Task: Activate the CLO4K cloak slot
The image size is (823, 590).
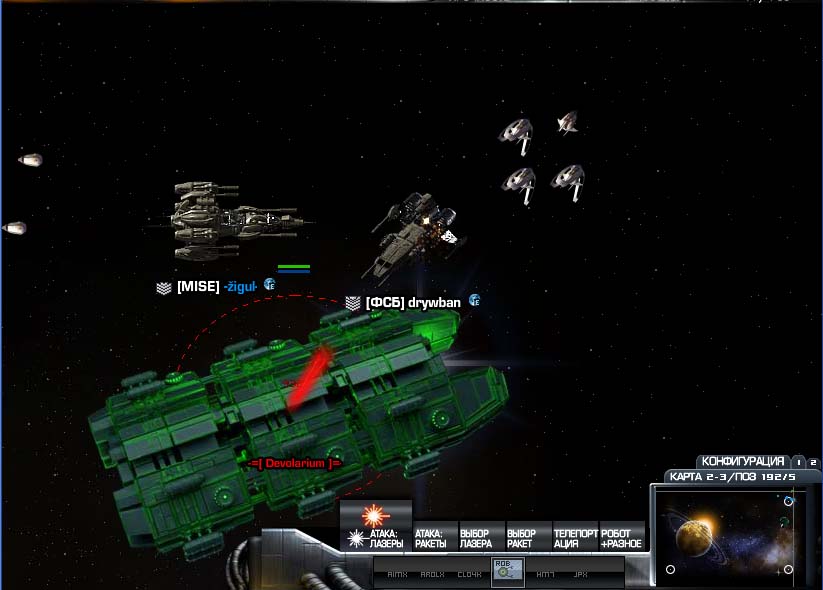Action: point(470,574)
